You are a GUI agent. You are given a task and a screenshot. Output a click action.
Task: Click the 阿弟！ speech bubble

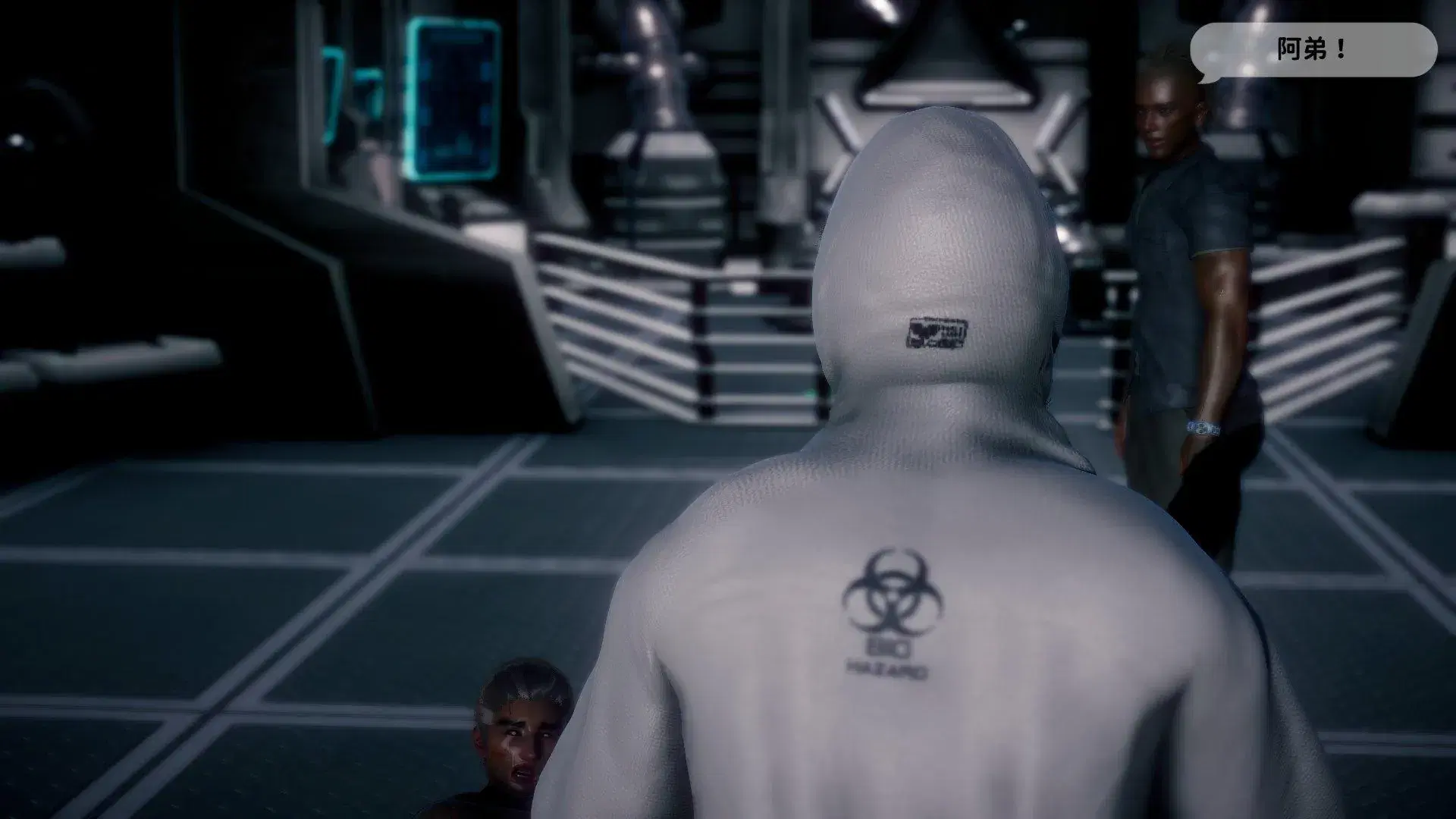1313,50
